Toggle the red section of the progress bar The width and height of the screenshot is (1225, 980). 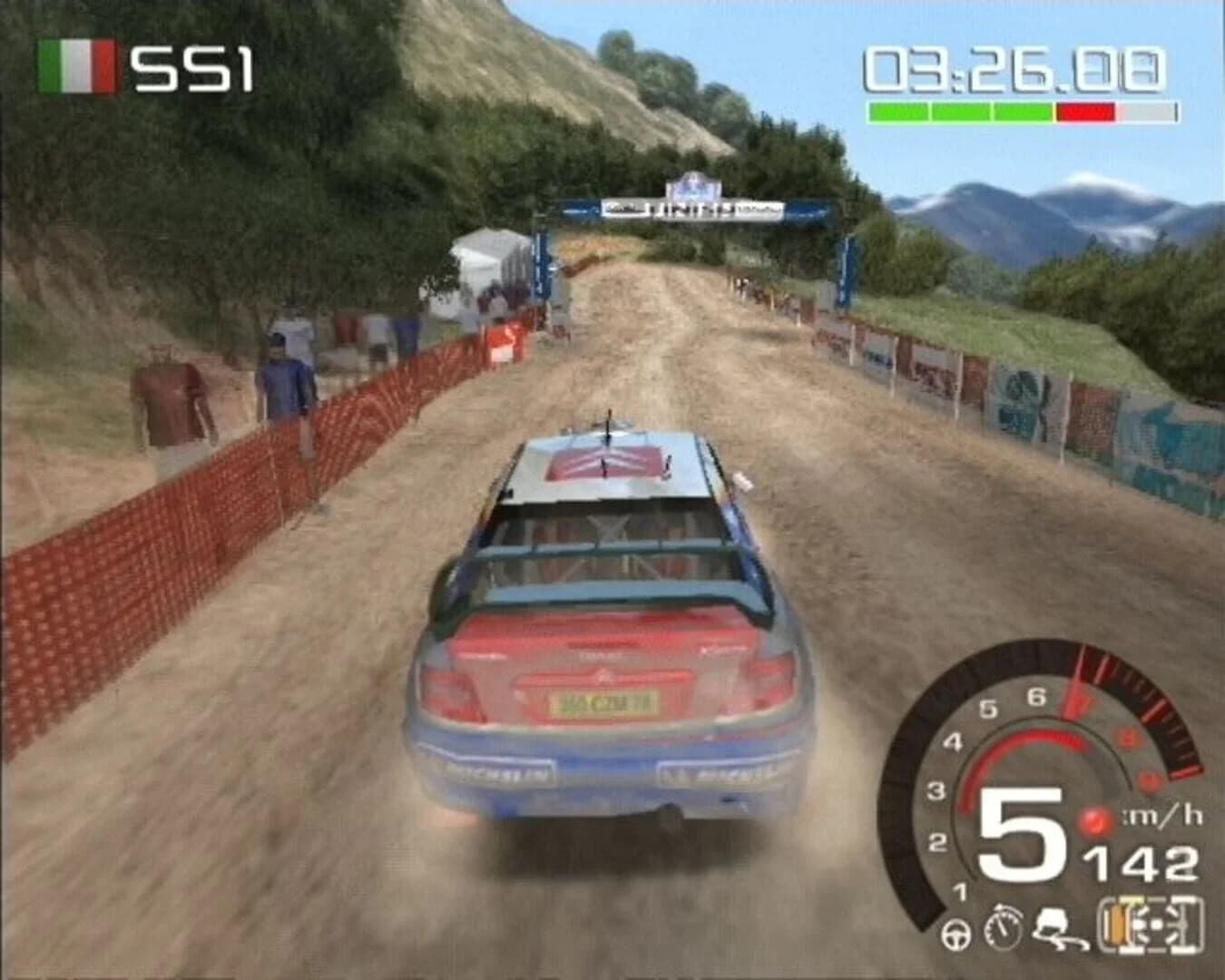(1085, 113)
